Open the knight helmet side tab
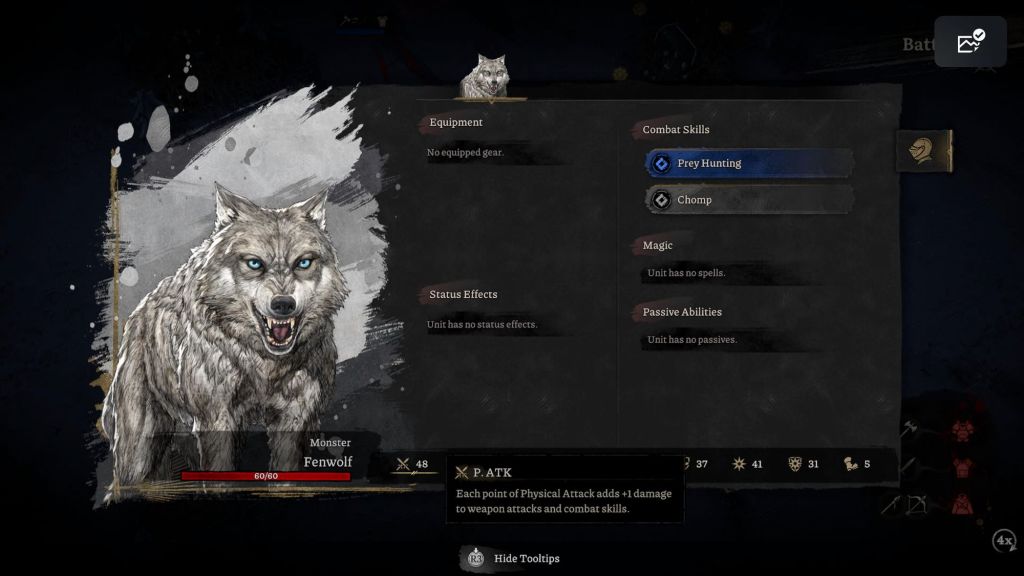Viewport: 1024px width, 576px height. [923, 151]
